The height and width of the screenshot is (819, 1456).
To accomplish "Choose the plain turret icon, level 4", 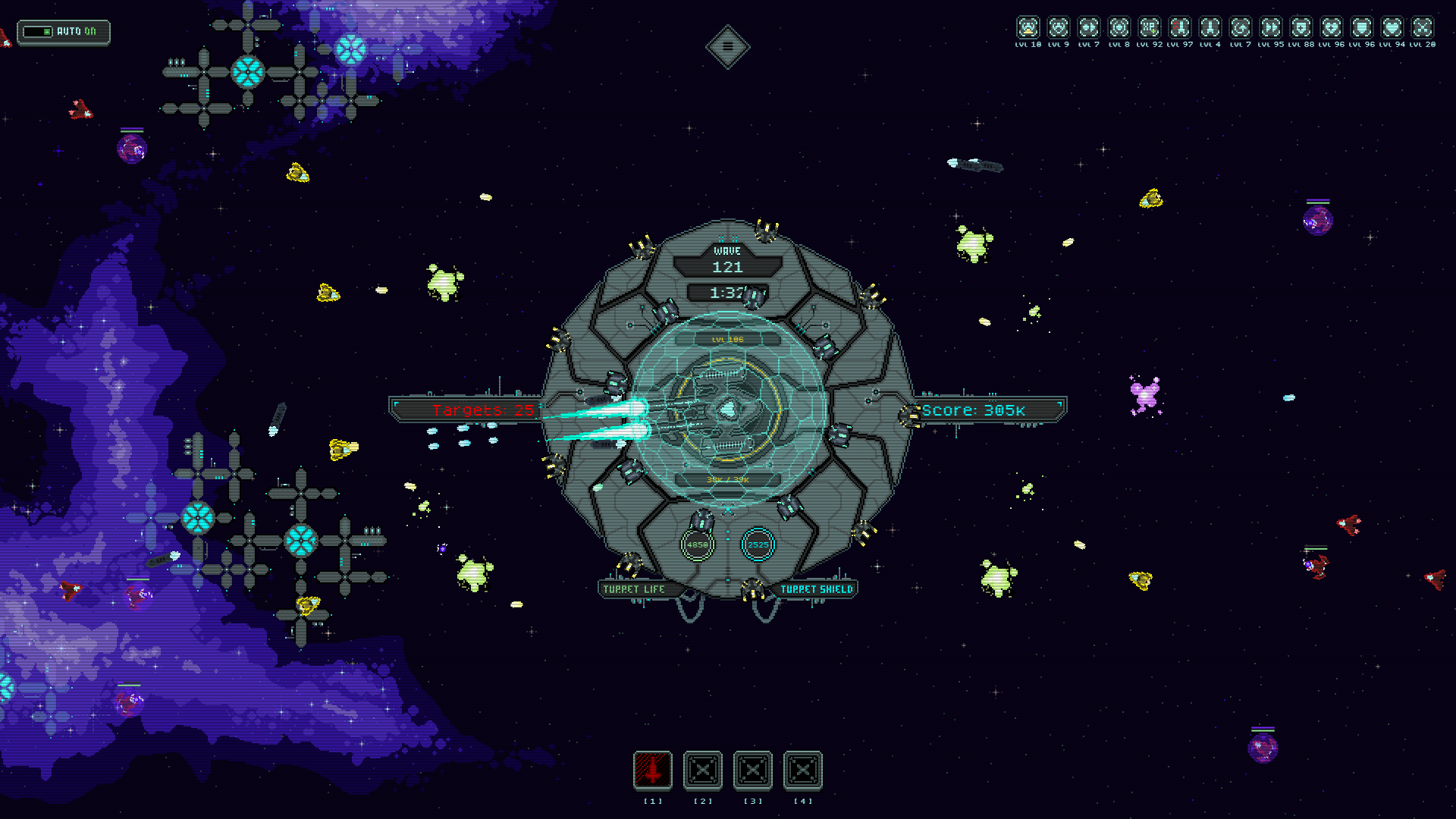I will click(x=1210, y=28).
